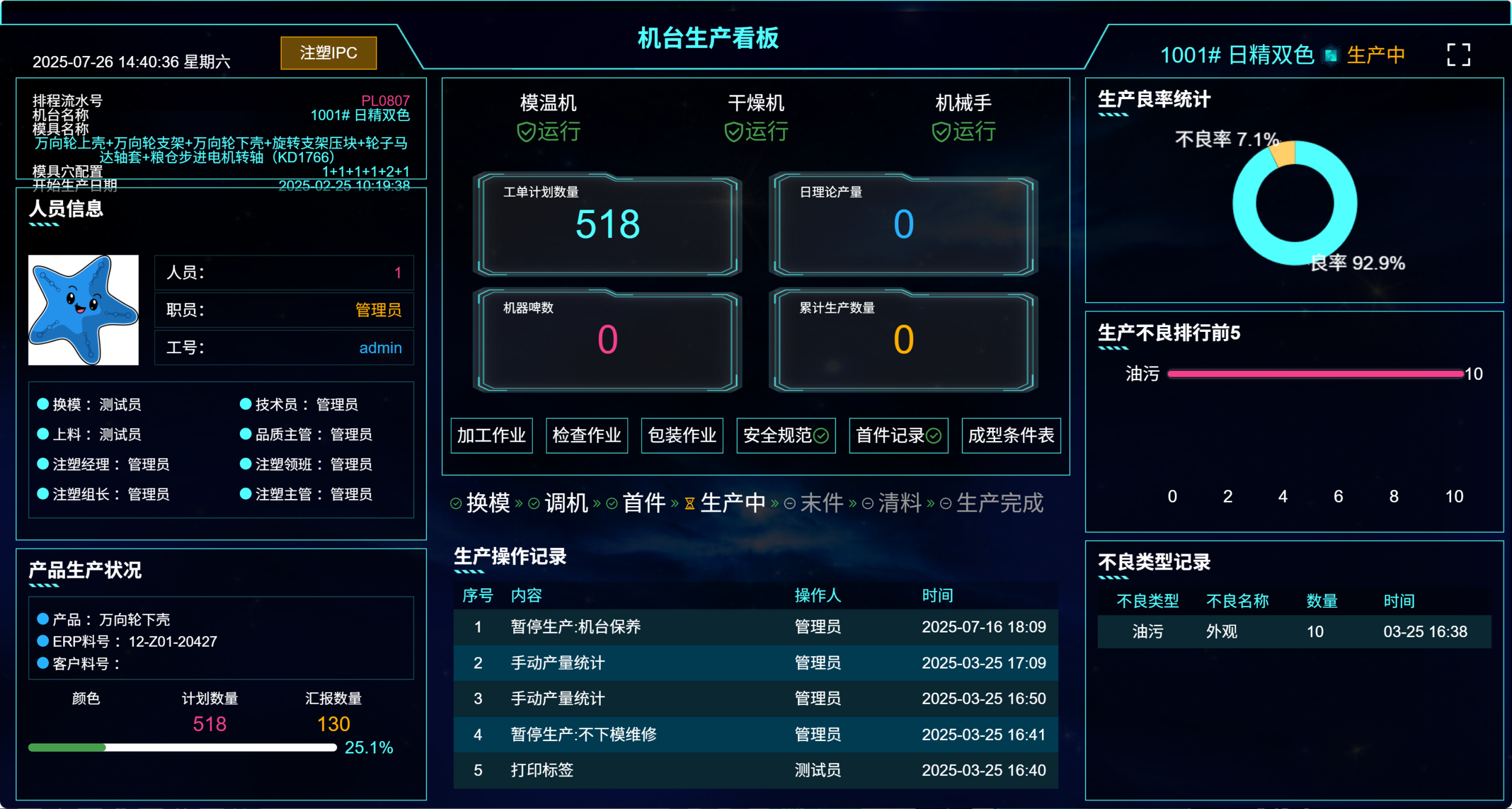Switch to the 包装作业 tab
The image size is (1512, 809).
point(682,435)
